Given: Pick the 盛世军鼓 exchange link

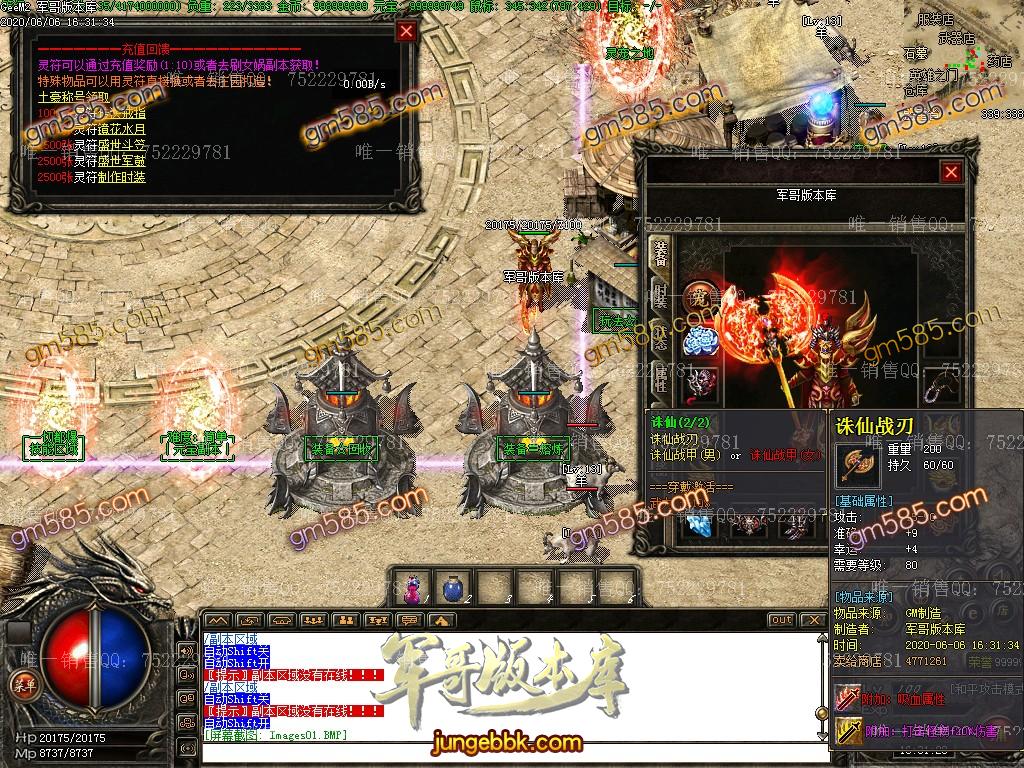Looking at the screenshot, I should 123,161.
